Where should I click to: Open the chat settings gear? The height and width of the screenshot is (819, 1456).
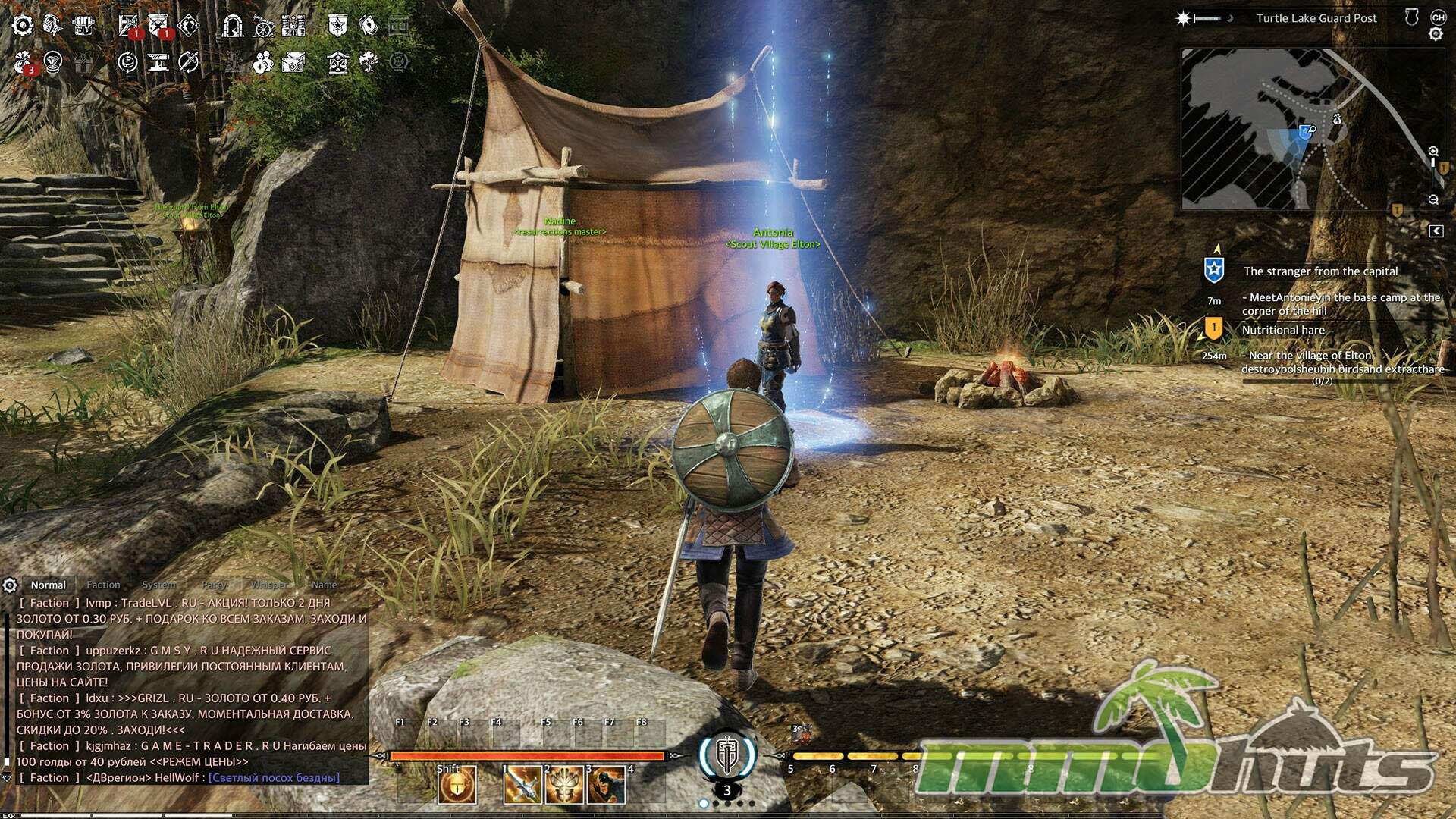[10, 585]
